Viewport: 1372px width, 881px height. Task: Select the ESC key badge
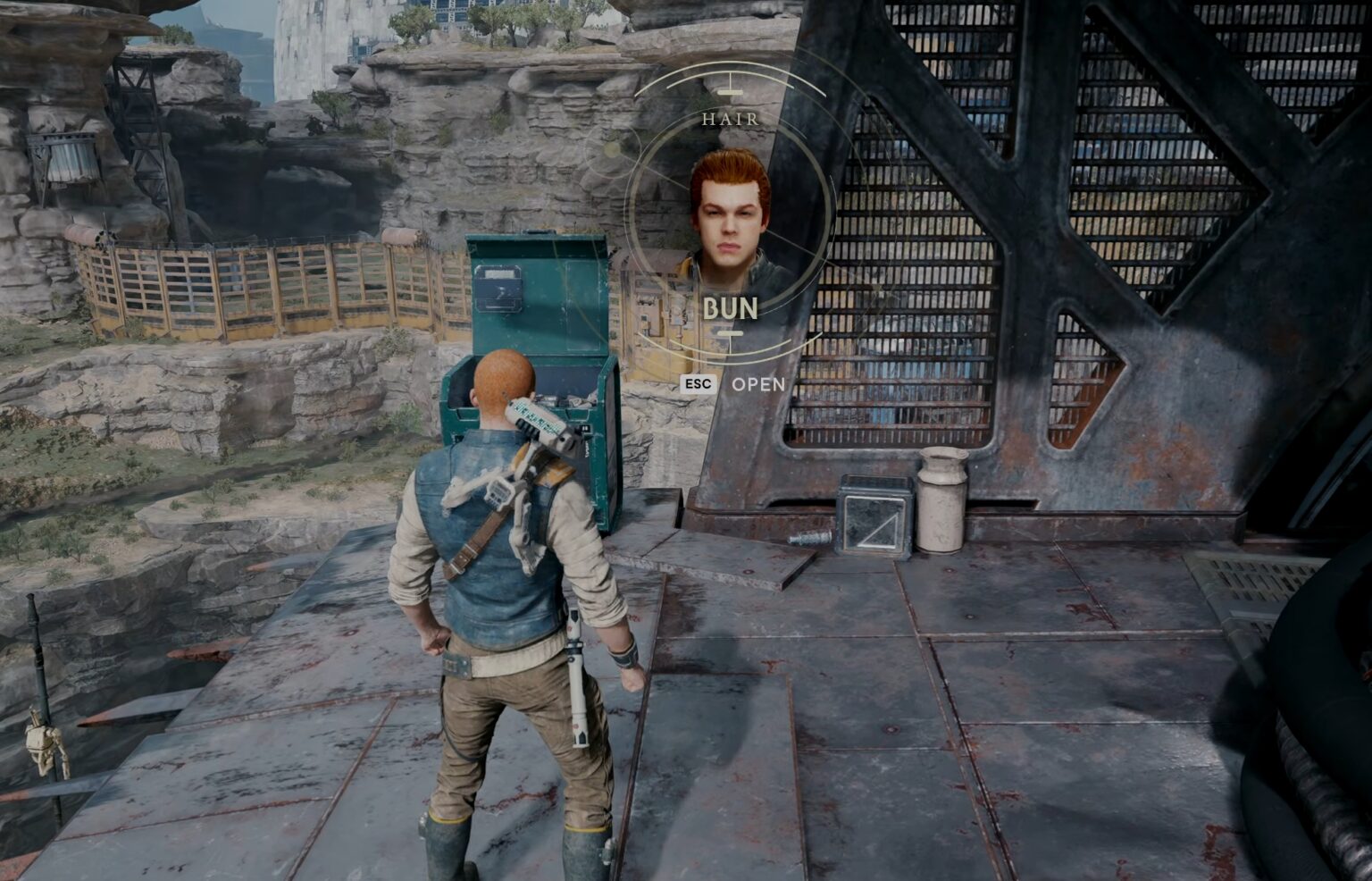[x=699, y=383]
